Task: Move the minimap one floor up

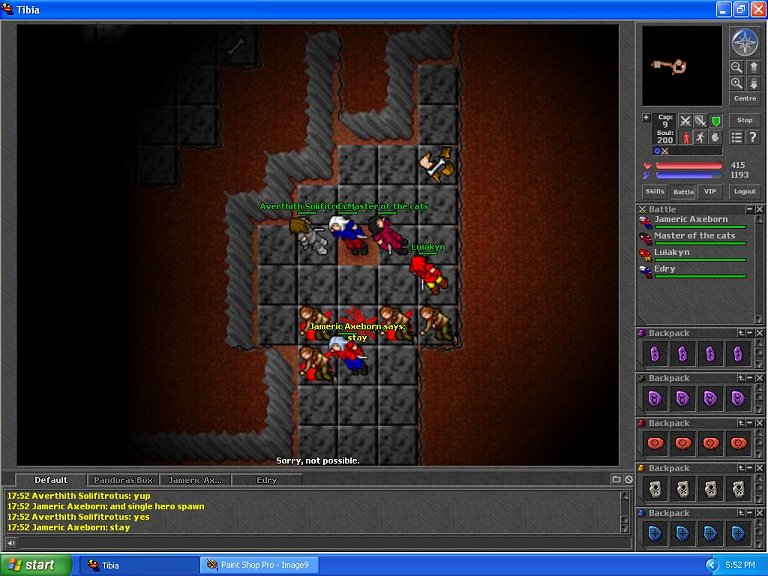Action: click(x=753, y=66)
